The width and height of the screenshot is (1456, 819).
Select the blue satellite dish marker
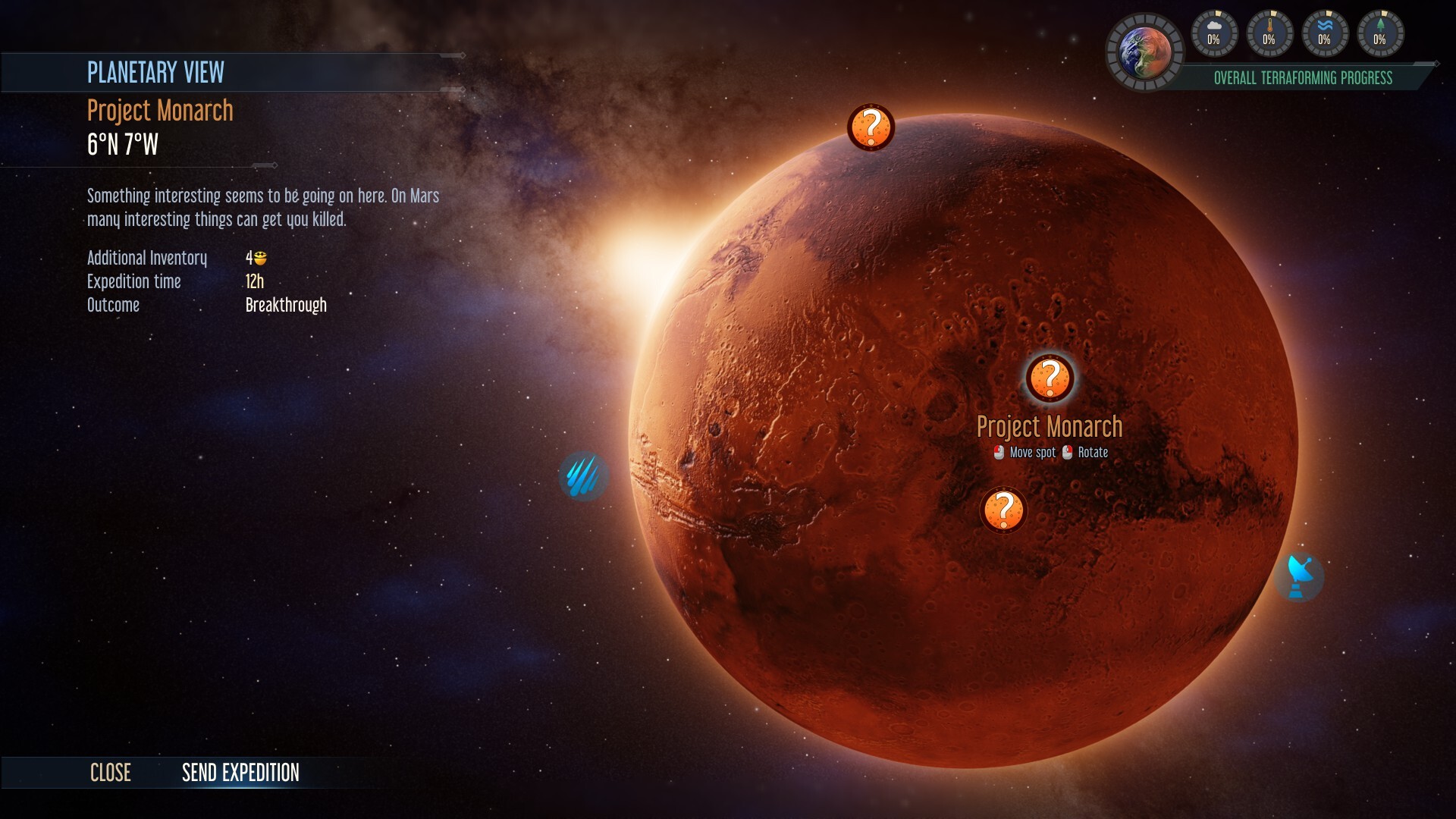(x=1300, y=577)
